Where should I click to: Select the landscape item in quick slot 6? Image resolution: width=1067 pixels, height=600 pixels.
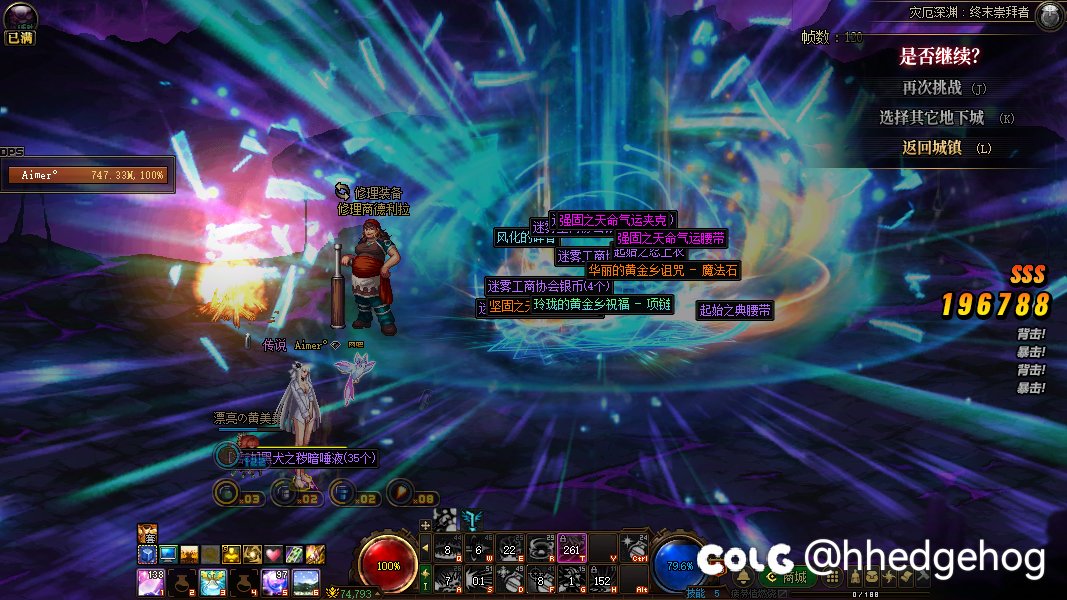point(306,581)
